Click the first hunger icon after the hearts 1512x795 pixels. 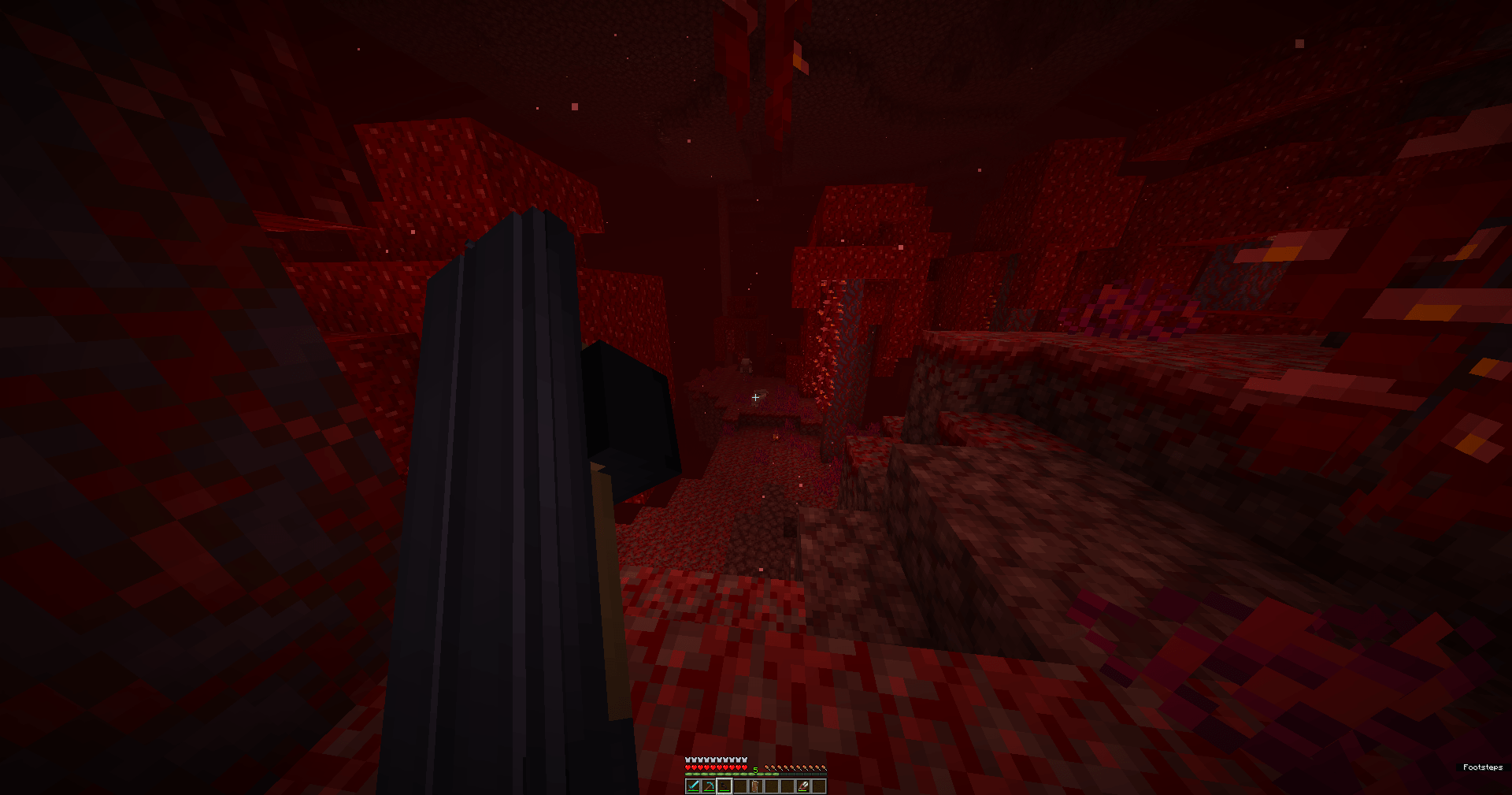point(767,767)
